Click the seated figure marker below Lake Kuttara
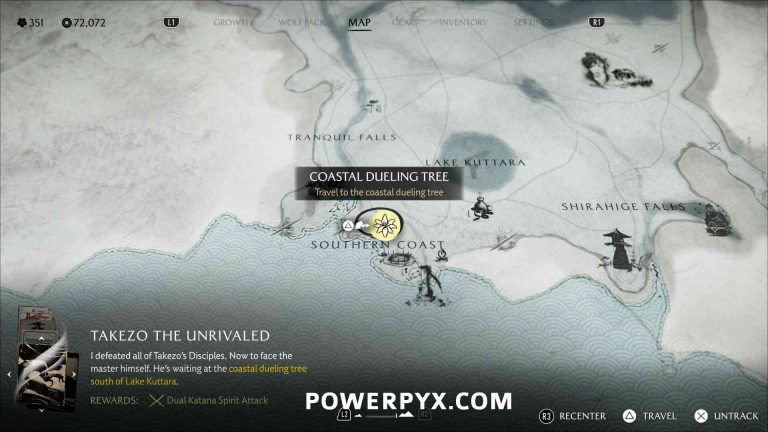 click(481, 207)
